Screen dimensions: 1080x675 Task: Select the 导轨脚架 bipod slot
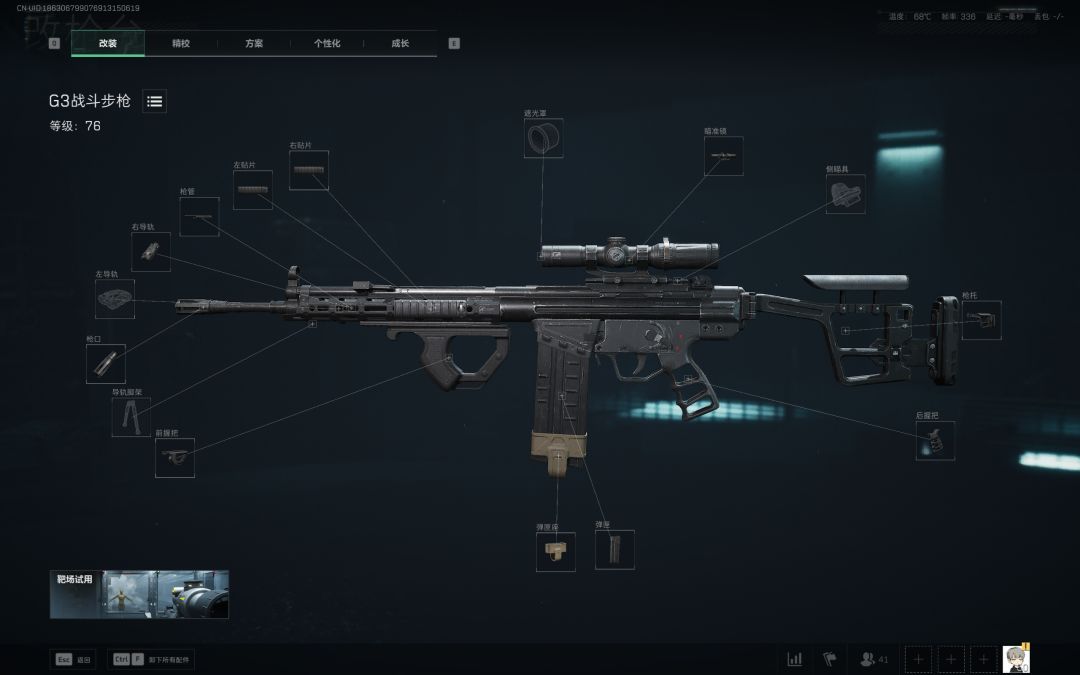[131, 417]
